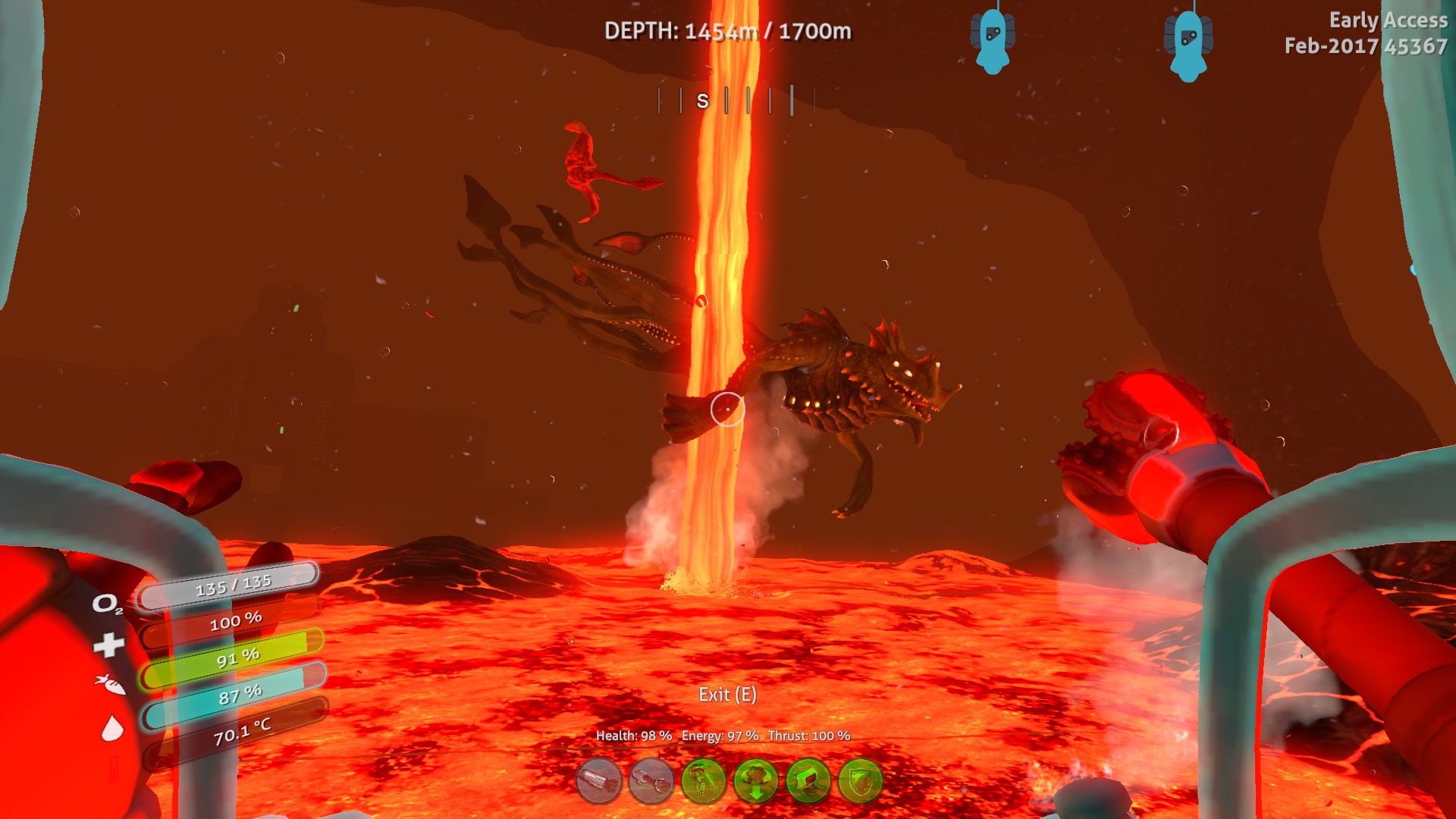Click the green downward-arrow thruster module icon

coord(757,781)
